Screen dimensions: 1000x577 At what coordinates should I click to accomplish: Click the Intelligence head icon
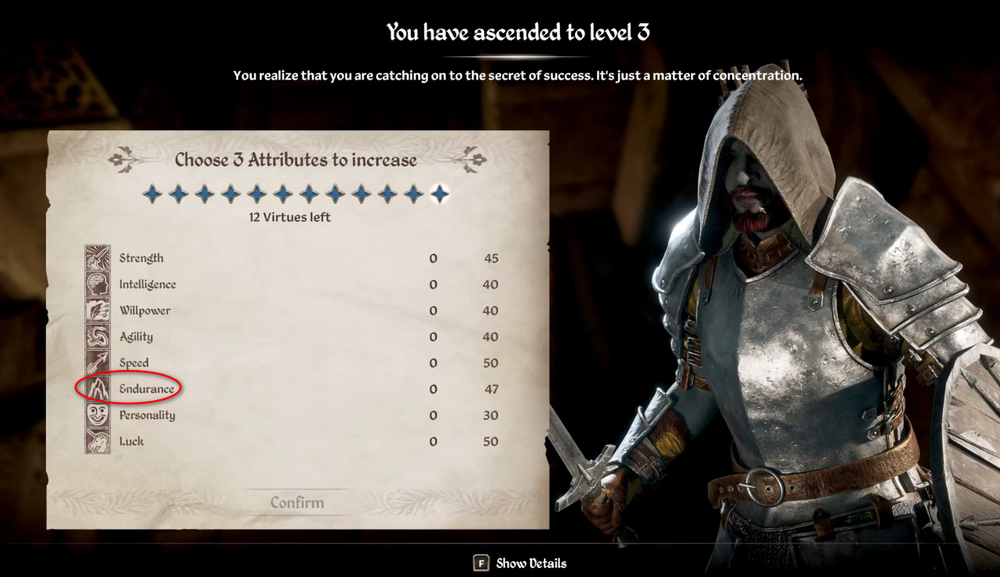click(x=97, y=285)
